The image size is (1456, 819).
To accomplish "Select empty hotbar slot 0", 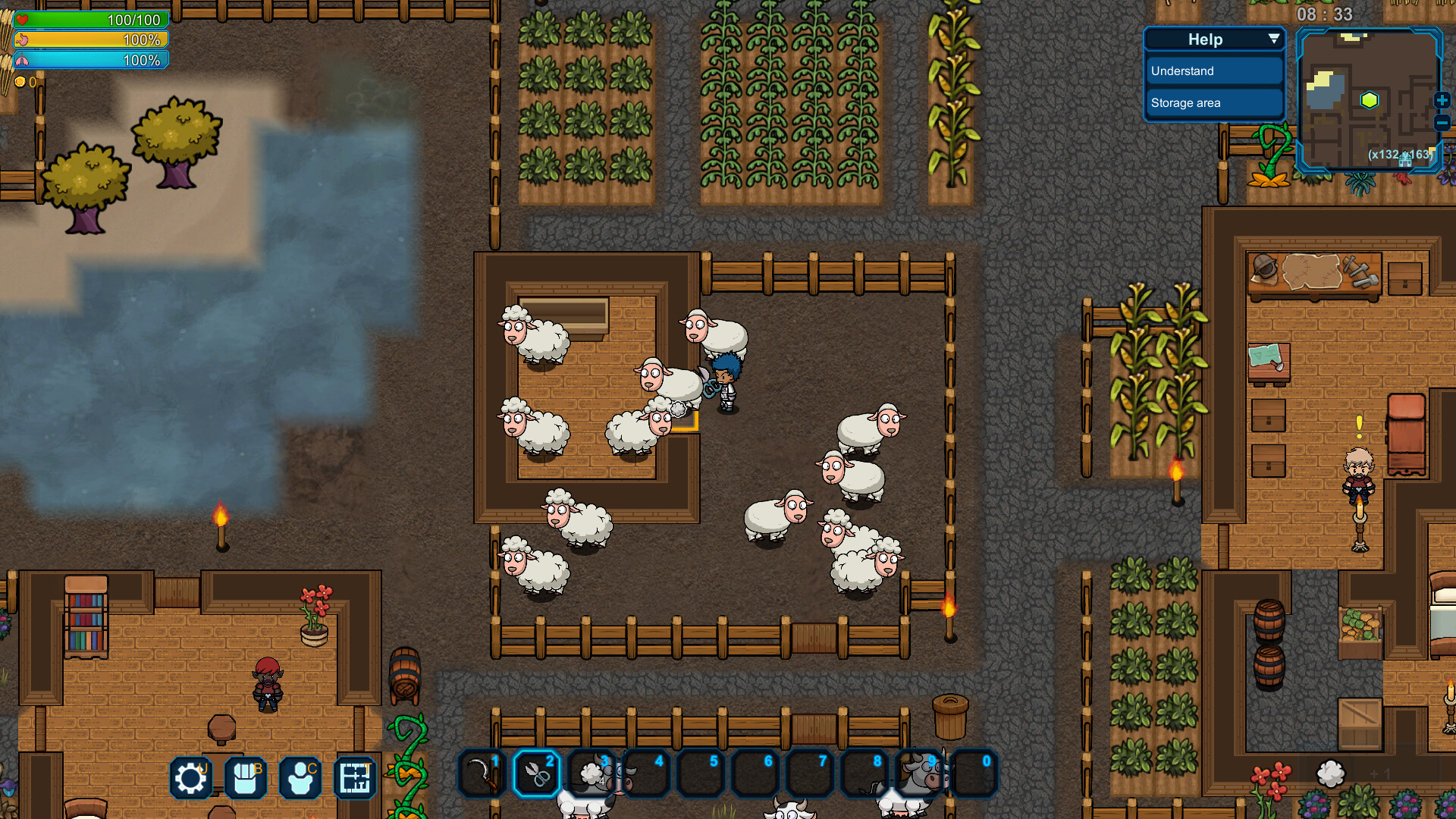I will (x=974, y=773).
